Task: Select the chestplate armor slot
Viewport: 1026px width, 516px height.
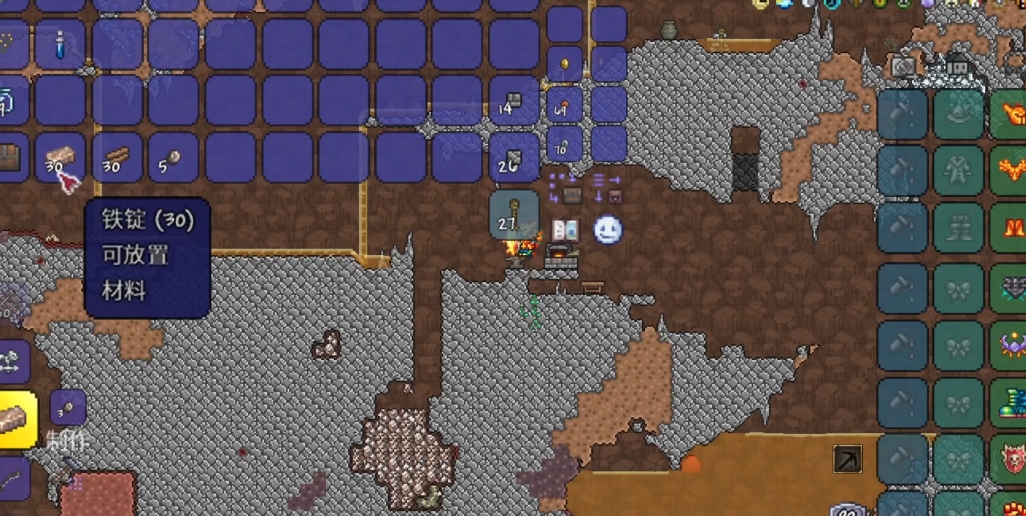Action: (x=959, y=171)
